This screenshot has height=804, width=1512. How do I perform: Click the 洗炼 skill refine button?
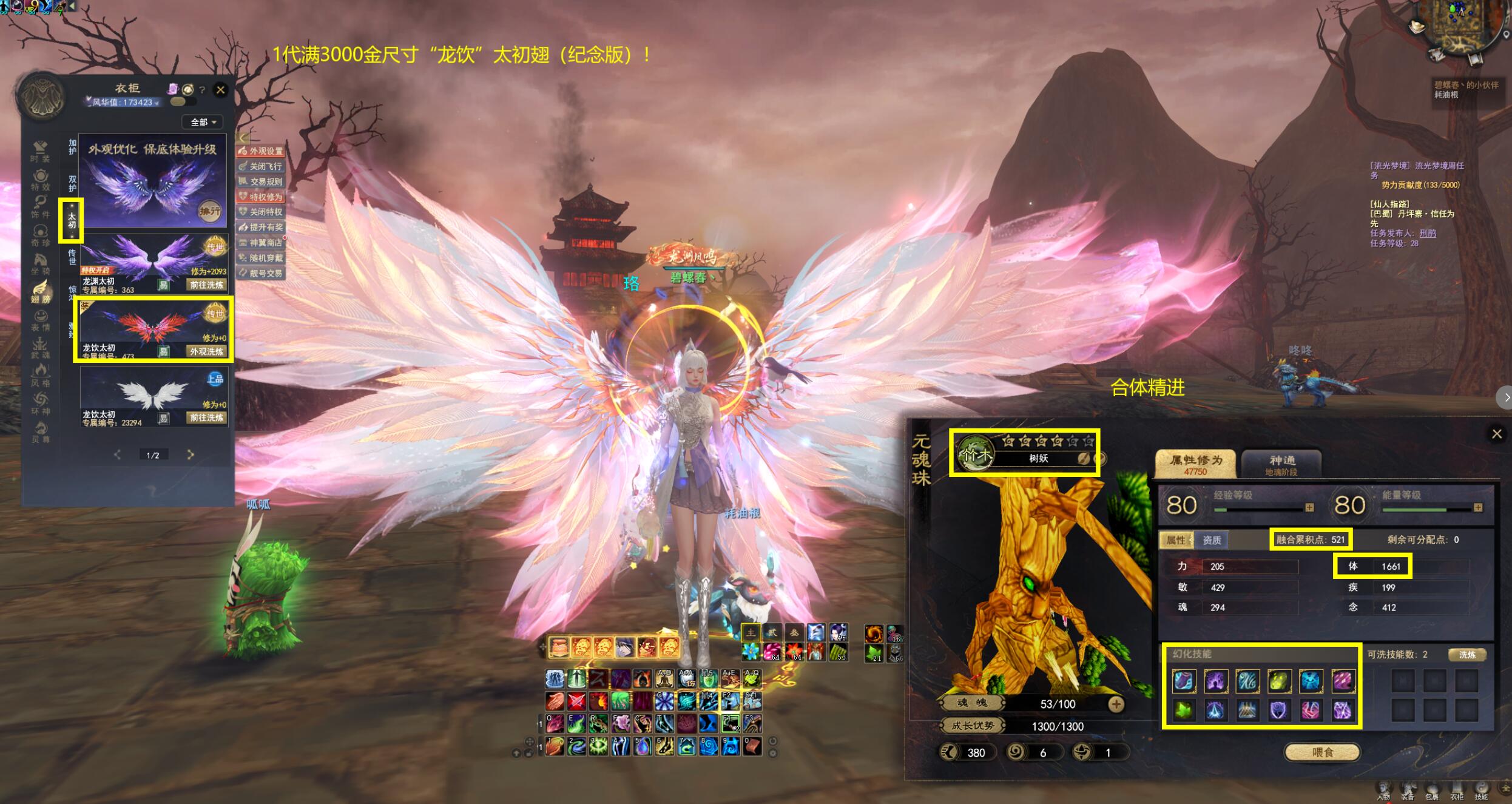click(x=1467, y=655)
